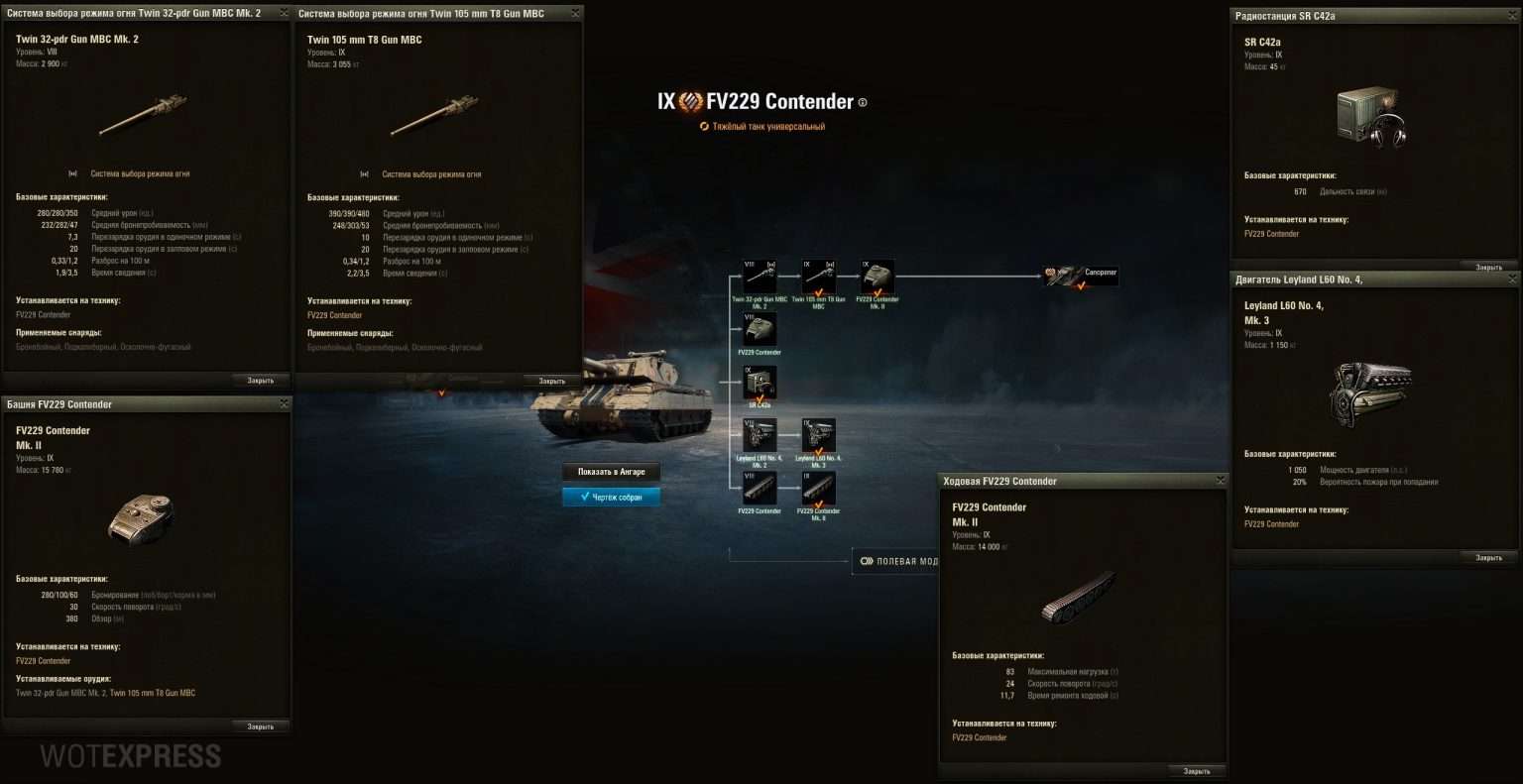
Task: Click Закрыть on the Башня FV229 Contender panel
Action: [260, 726]
